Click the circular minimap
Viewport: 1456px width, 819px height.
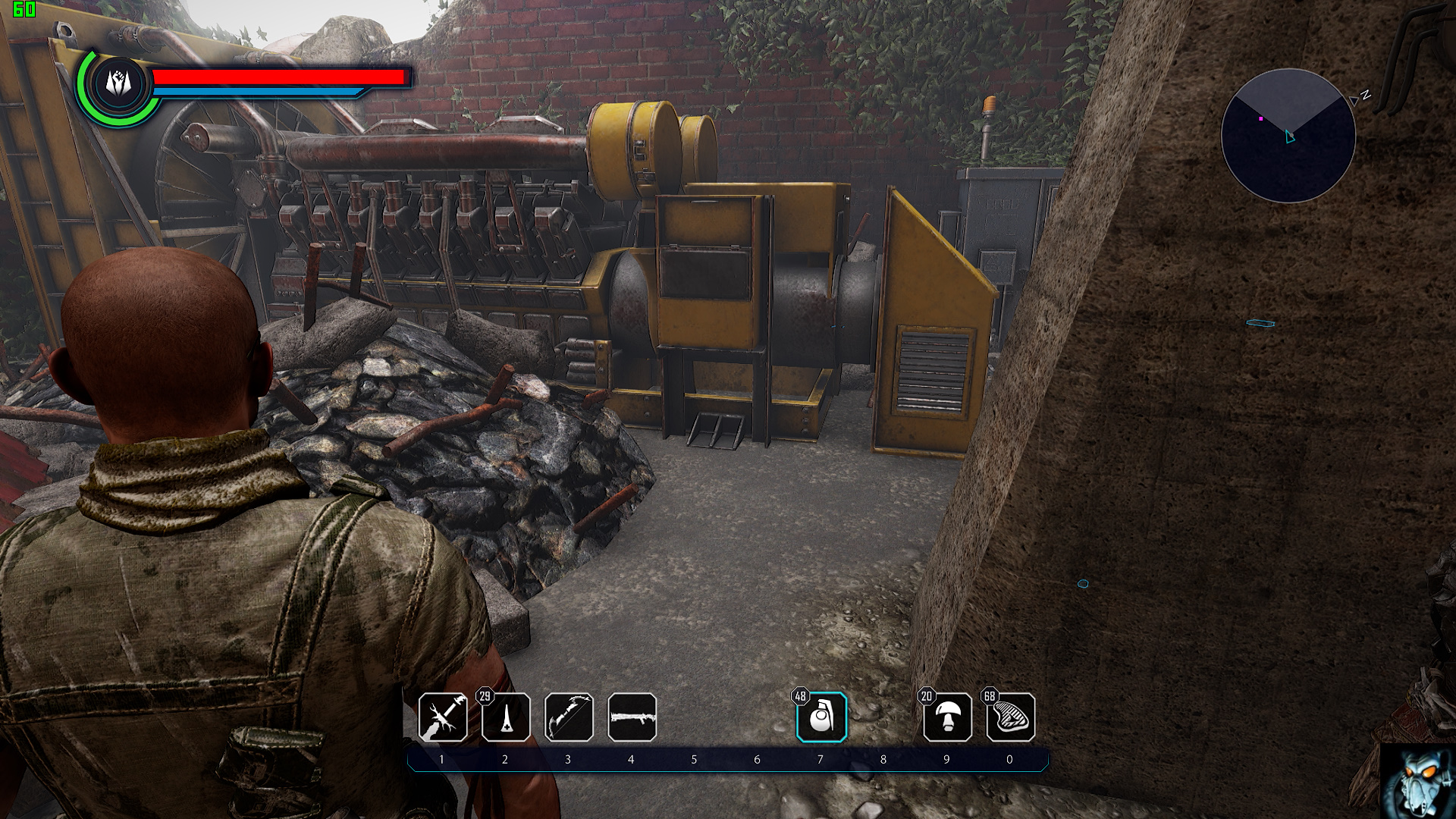1288,136
